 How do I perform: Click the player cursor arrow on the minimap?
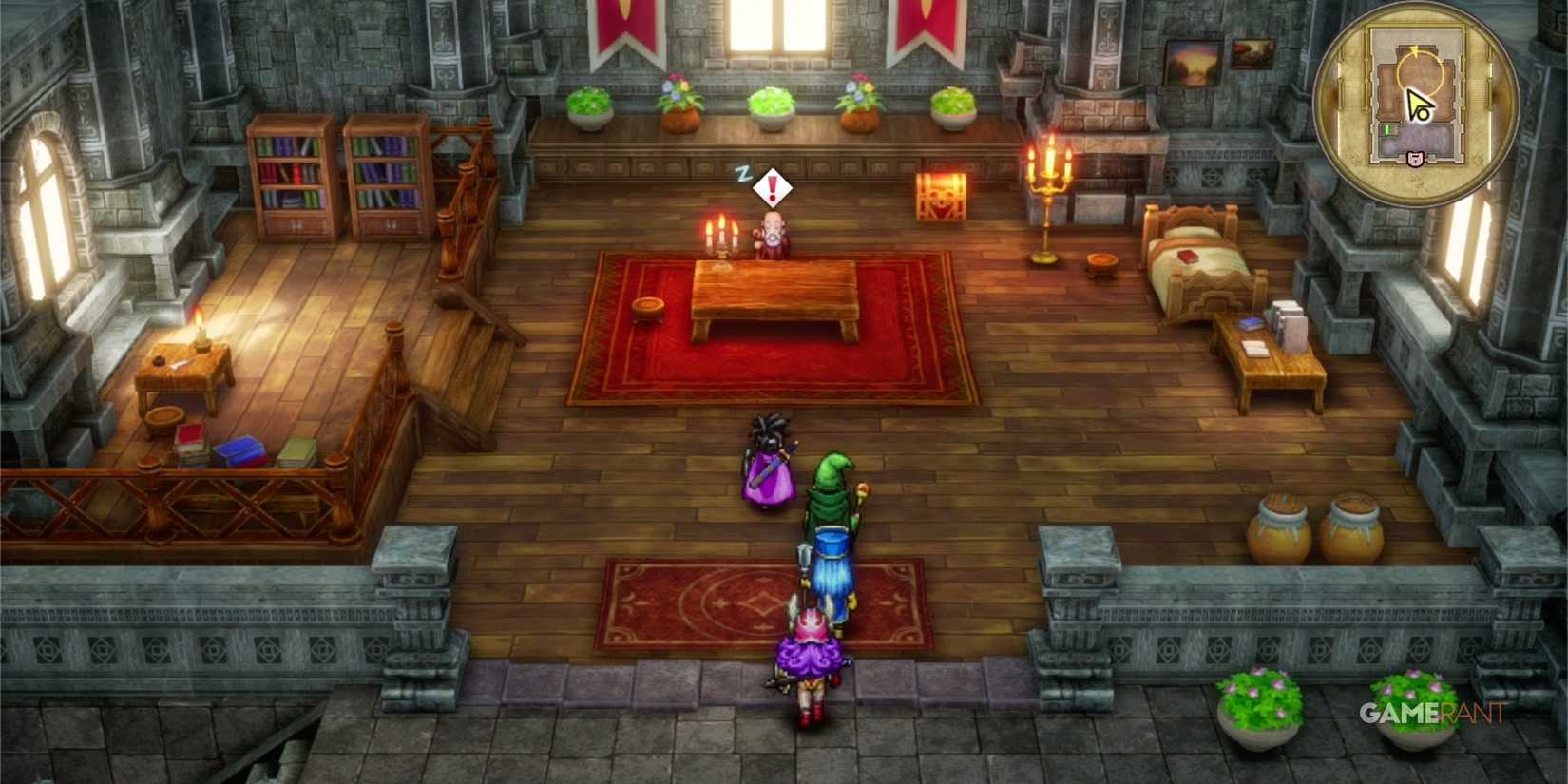coord(1415,102)
